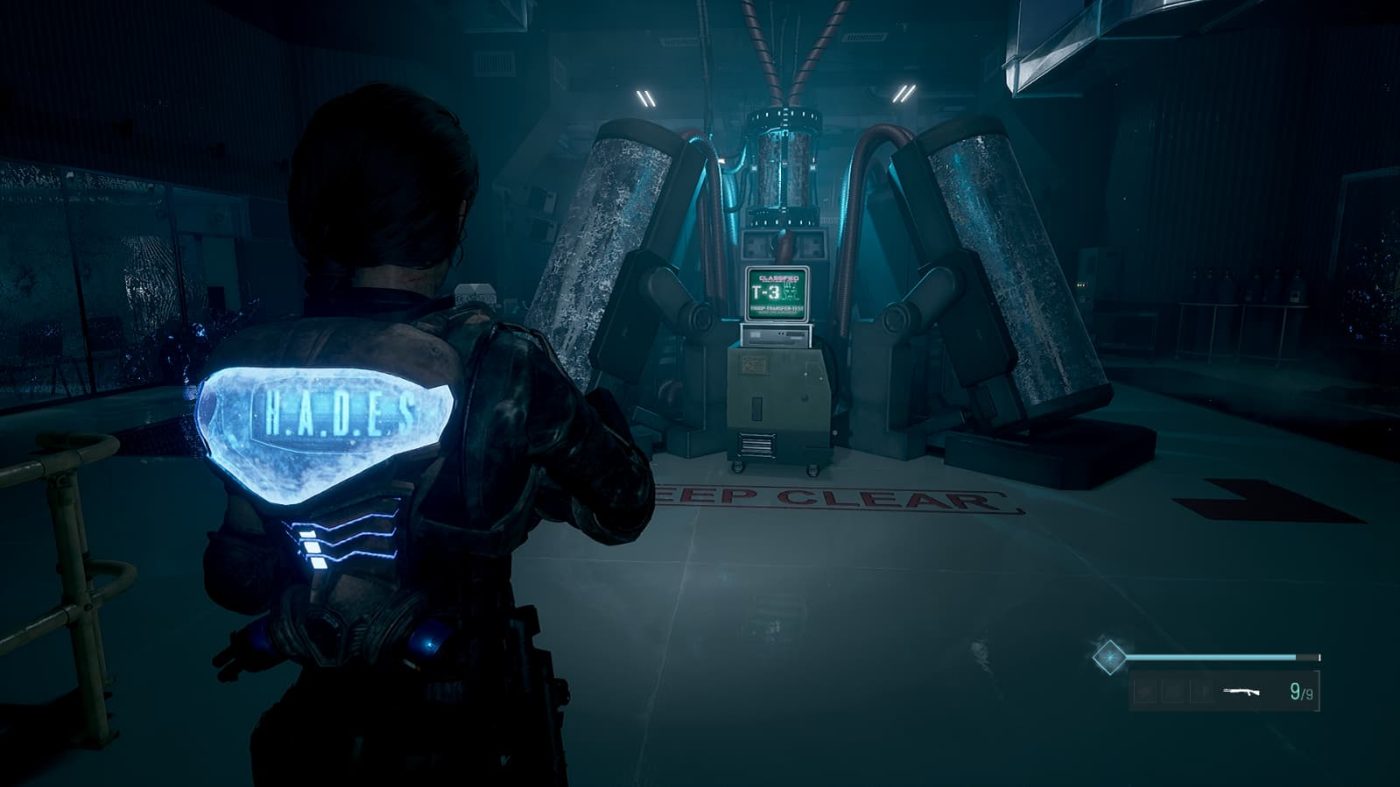Click the third empty item slot icon

[1201, 690]
